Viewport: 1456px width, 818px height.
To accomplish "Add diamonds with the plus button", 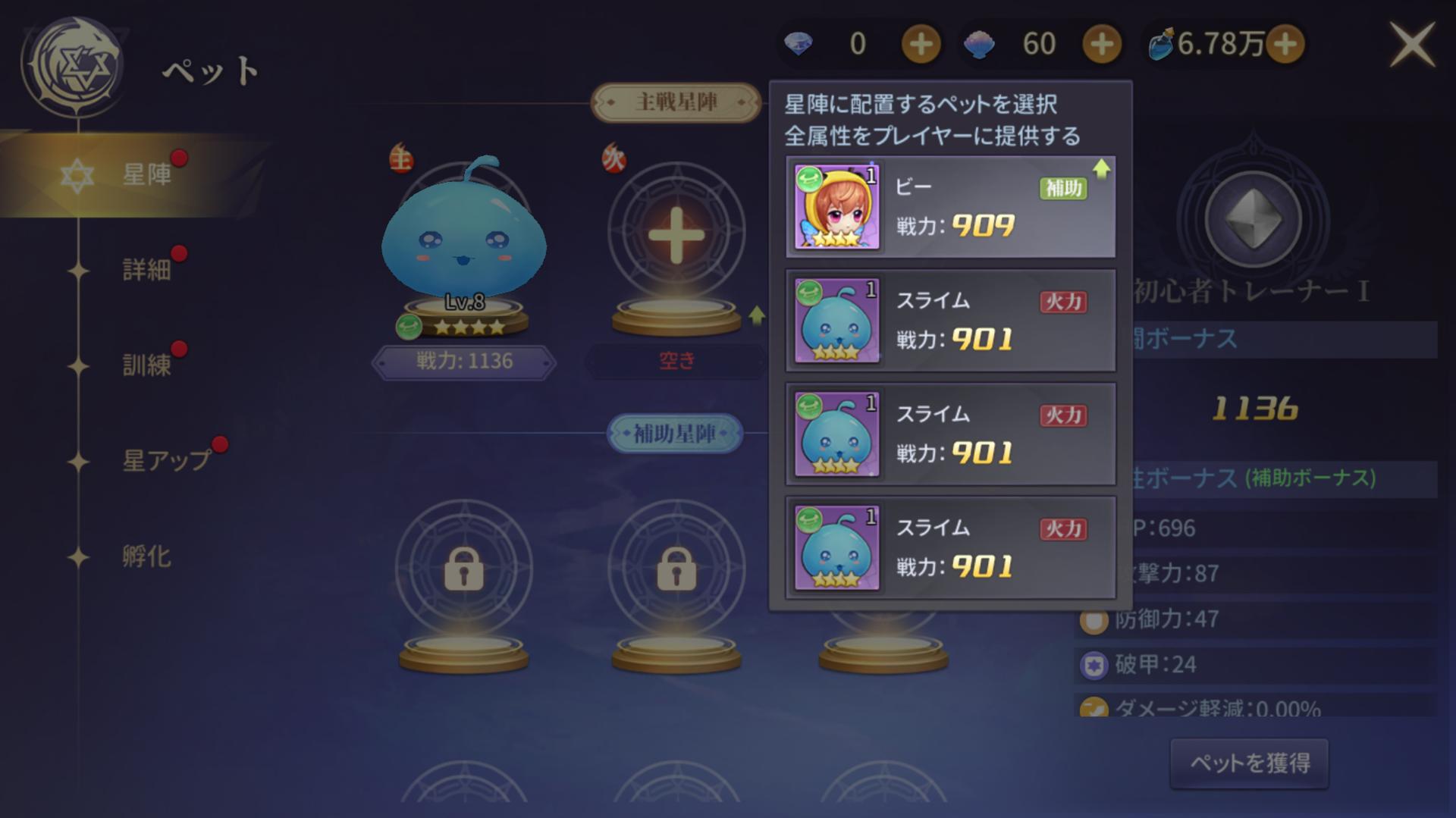I will (921, 44).
